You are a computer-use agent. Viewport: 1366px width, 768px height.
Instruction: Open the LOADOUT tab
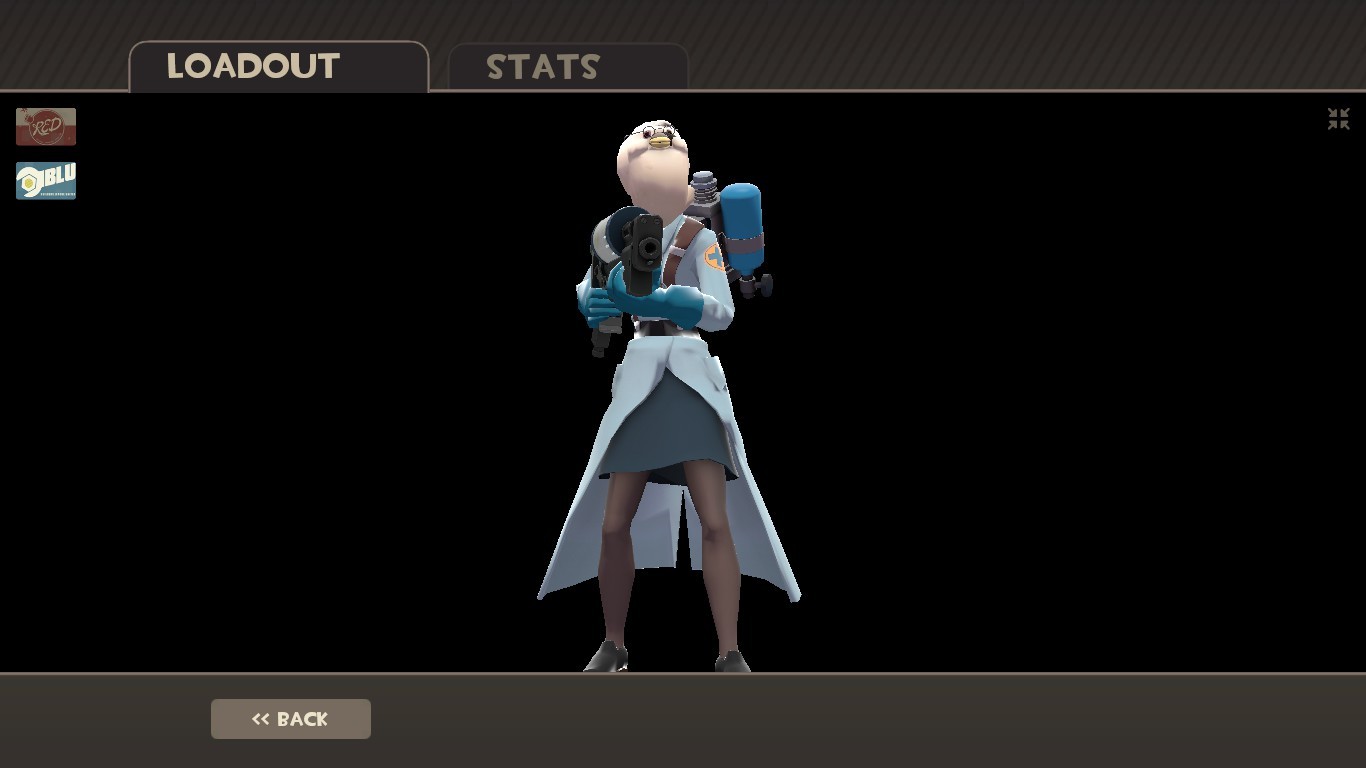pyautogui.click(x=254, y=66)
